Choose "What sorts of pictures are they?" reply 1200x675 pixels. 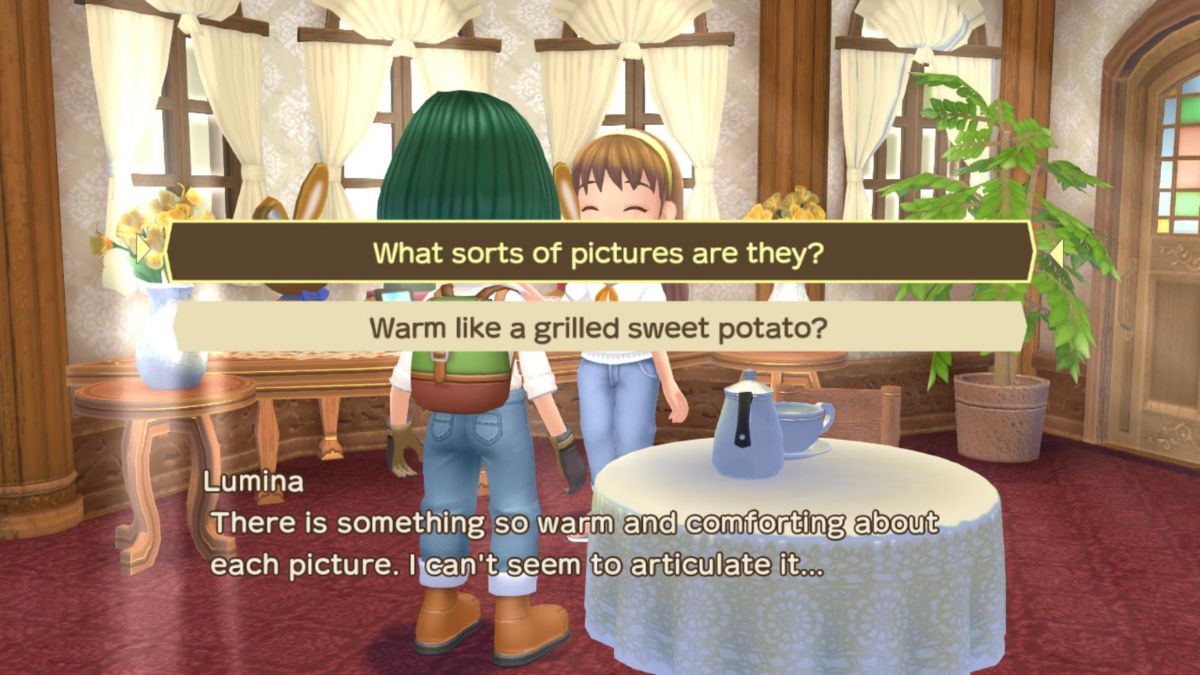(598, 252)
